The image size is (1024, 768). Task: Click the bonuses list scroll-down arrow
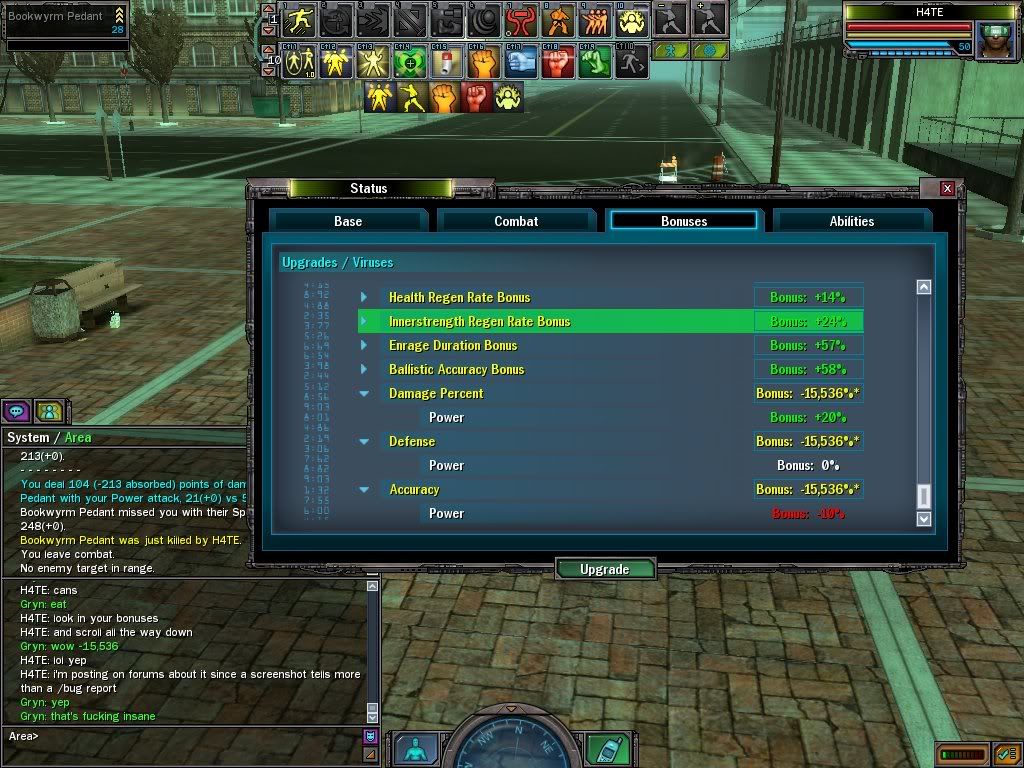click(924, 518)
